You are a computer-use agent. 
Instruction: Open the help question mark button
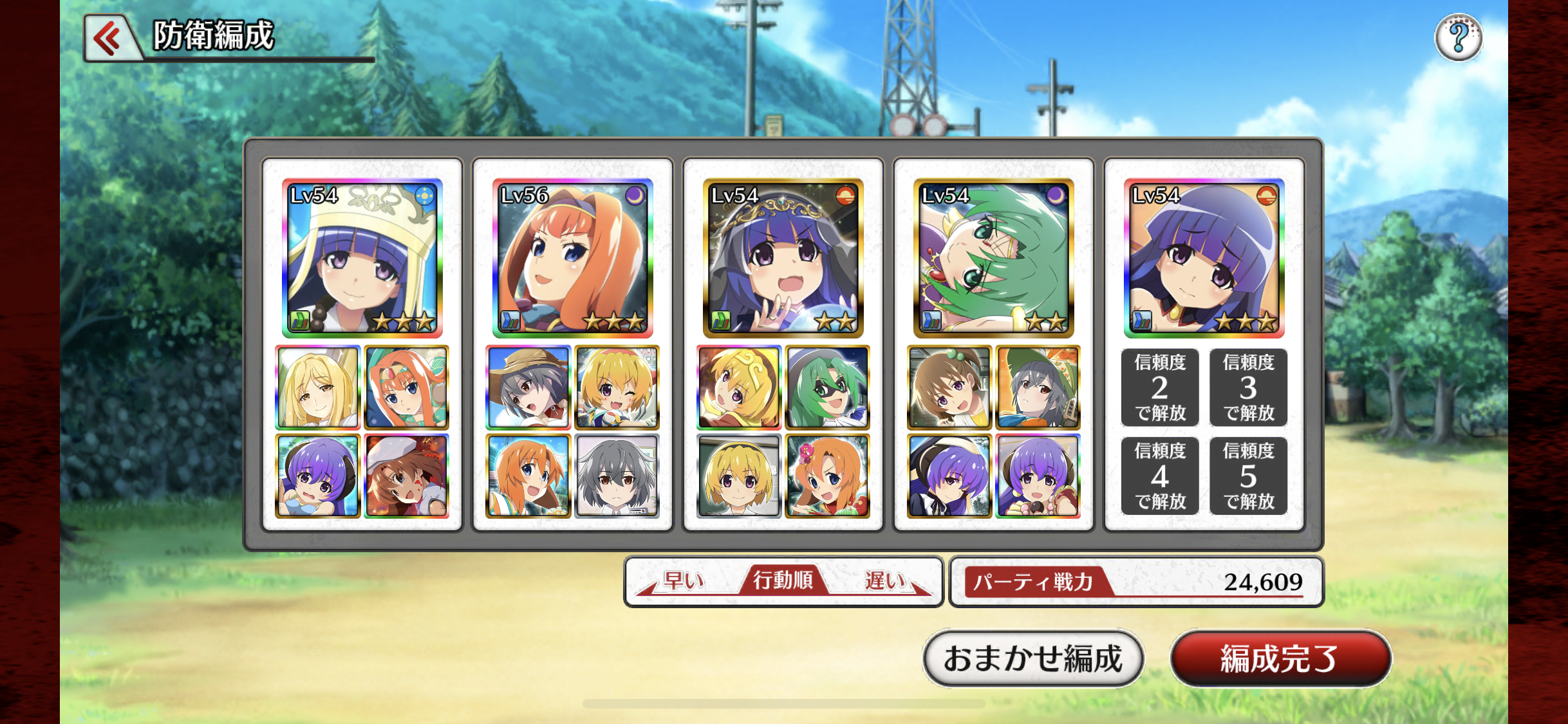point(1458,37)
